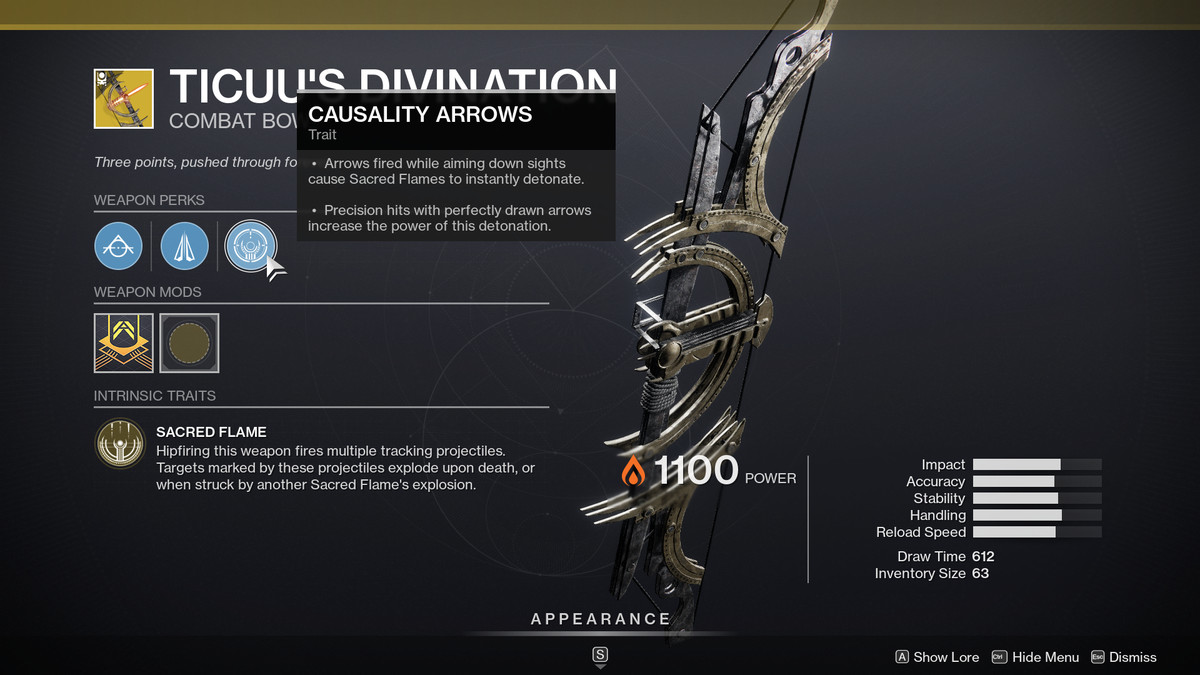
Task: Select the Causality Arrows trait perk
Action: pyautogui.click(x=249, y=245)
